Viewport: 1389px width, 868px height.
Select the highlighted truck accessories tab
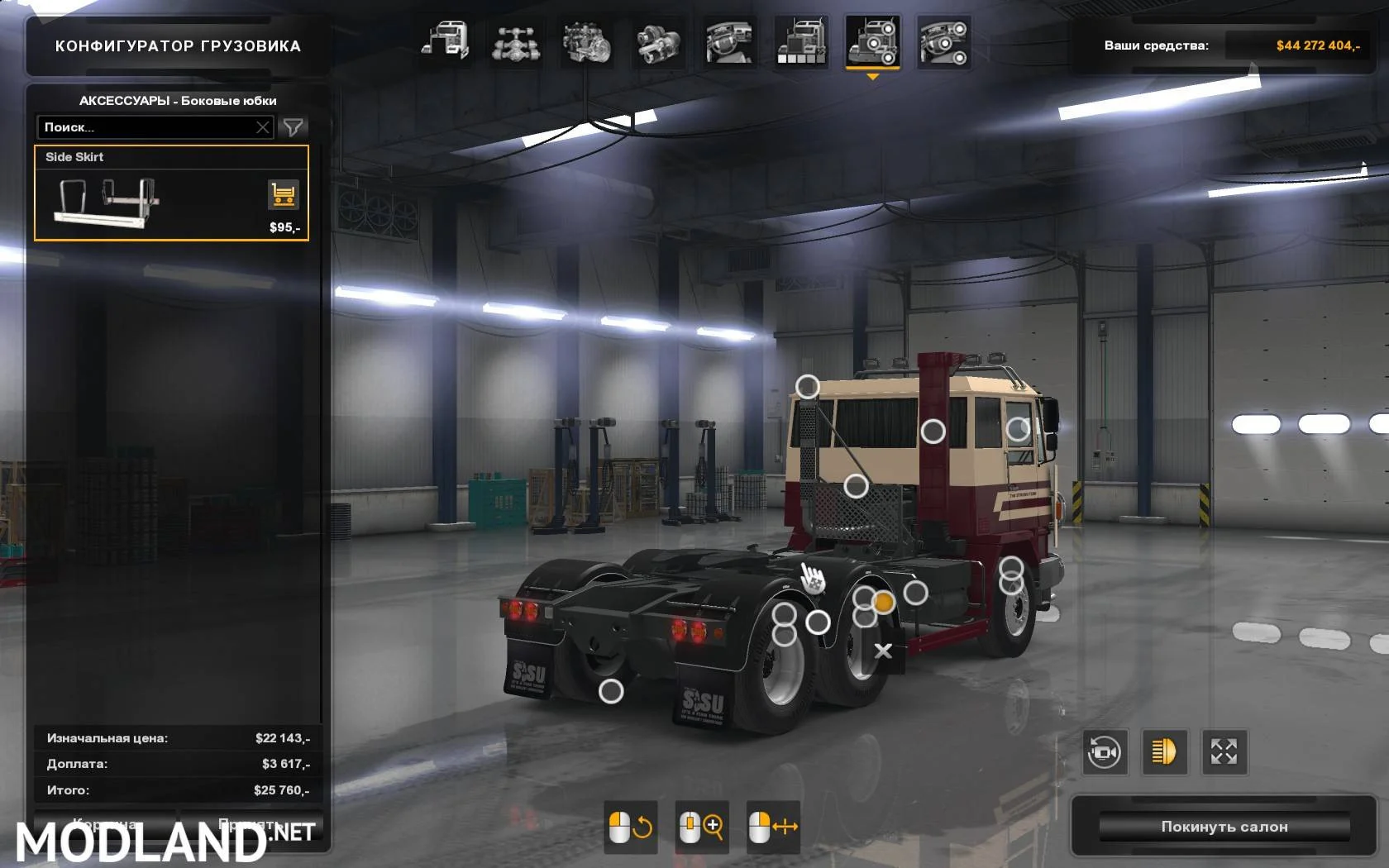(872, 41)
